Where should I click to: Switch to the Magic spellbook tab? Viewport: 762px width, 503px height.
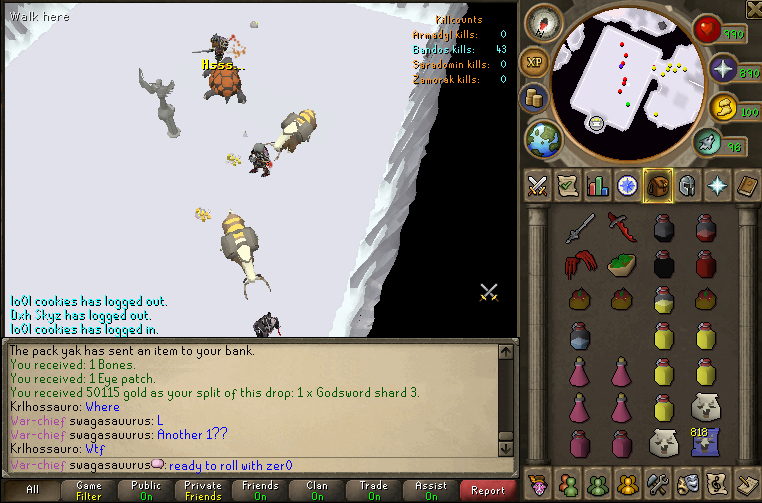[x=747, y=185]
